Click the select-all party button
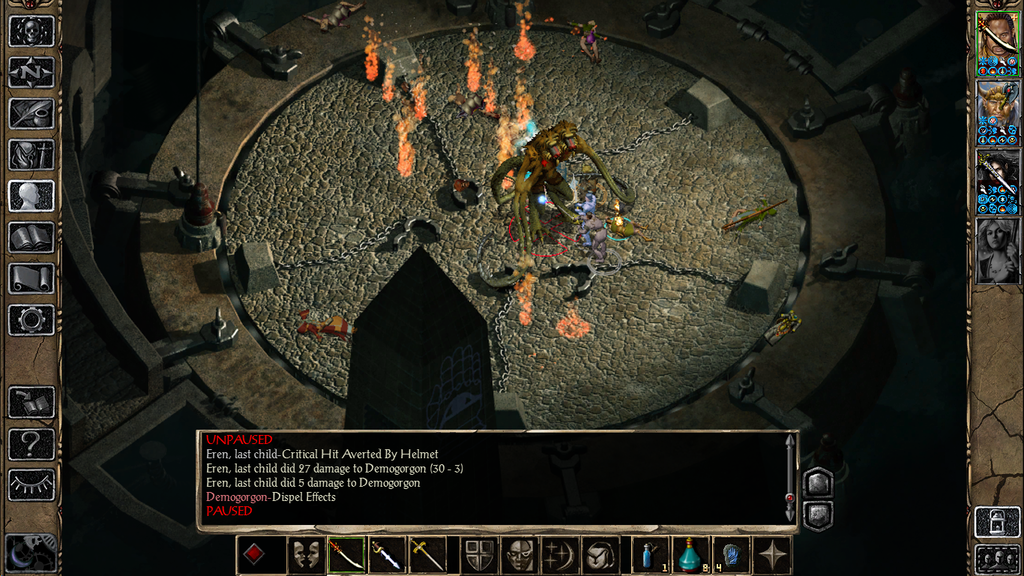Viewport: 1024px width, 576px height. pos(997,557)
